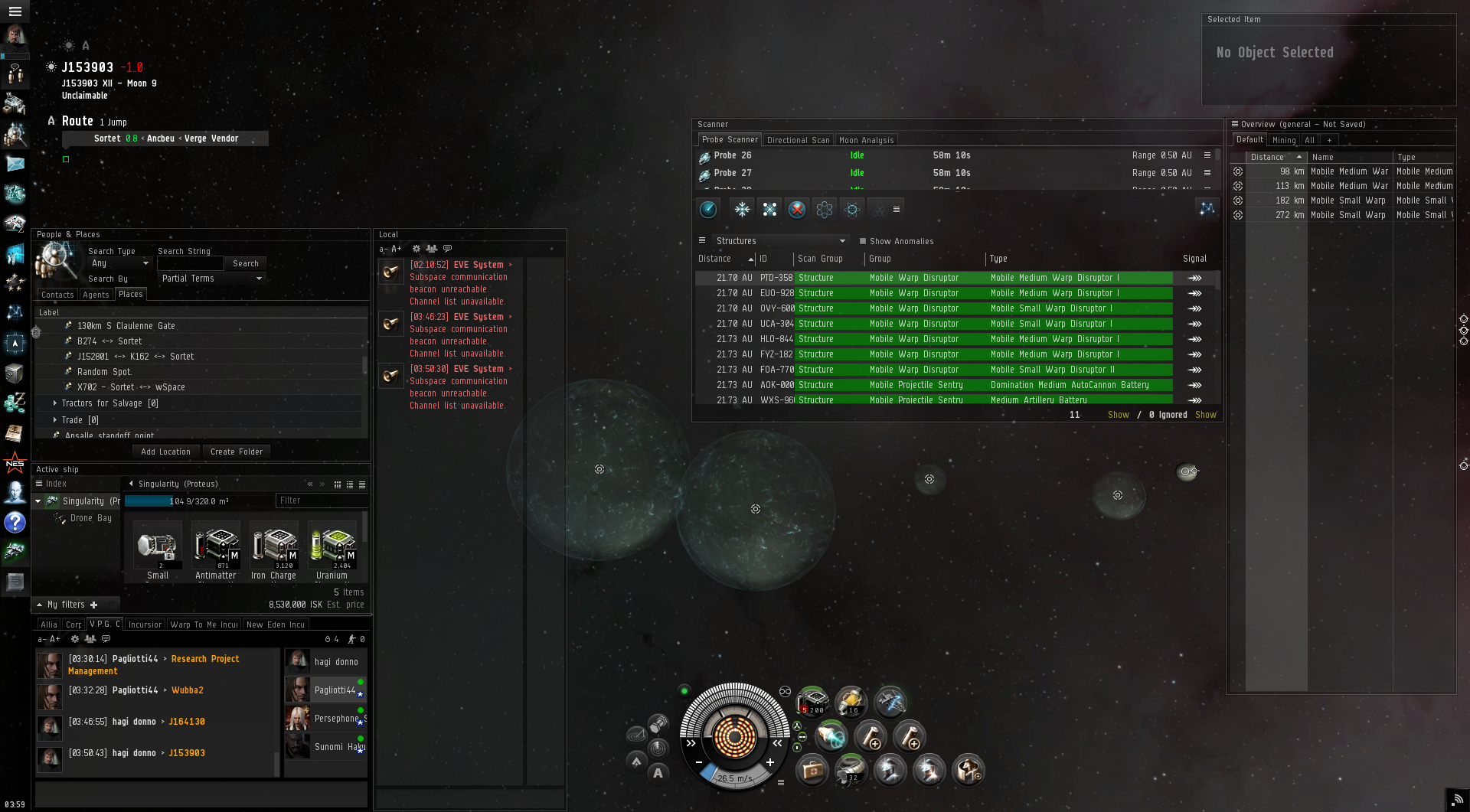This screenshot has height=812, width=1470.
Task: Open the Moon Analysis tab
Action: point(866,140)
